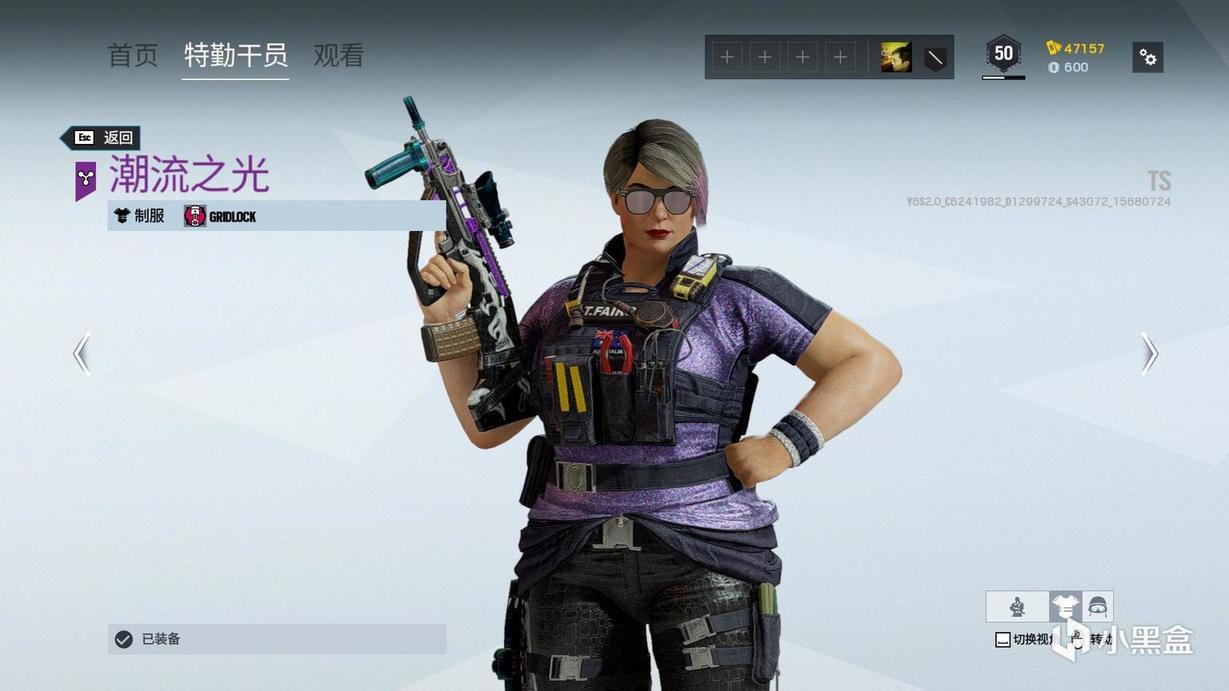Show the next uniform with right arrow

1150,354
